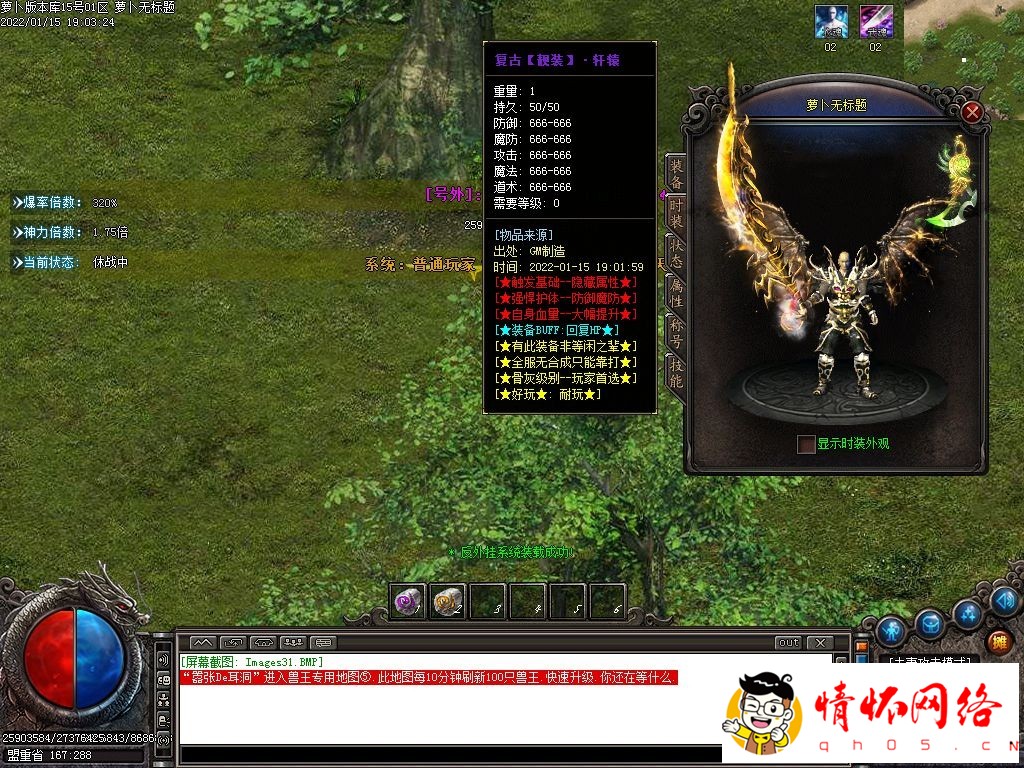The image size is (1024, 768).
Task: Open the minimap in the top-right corner
Action: coord(964,45)
